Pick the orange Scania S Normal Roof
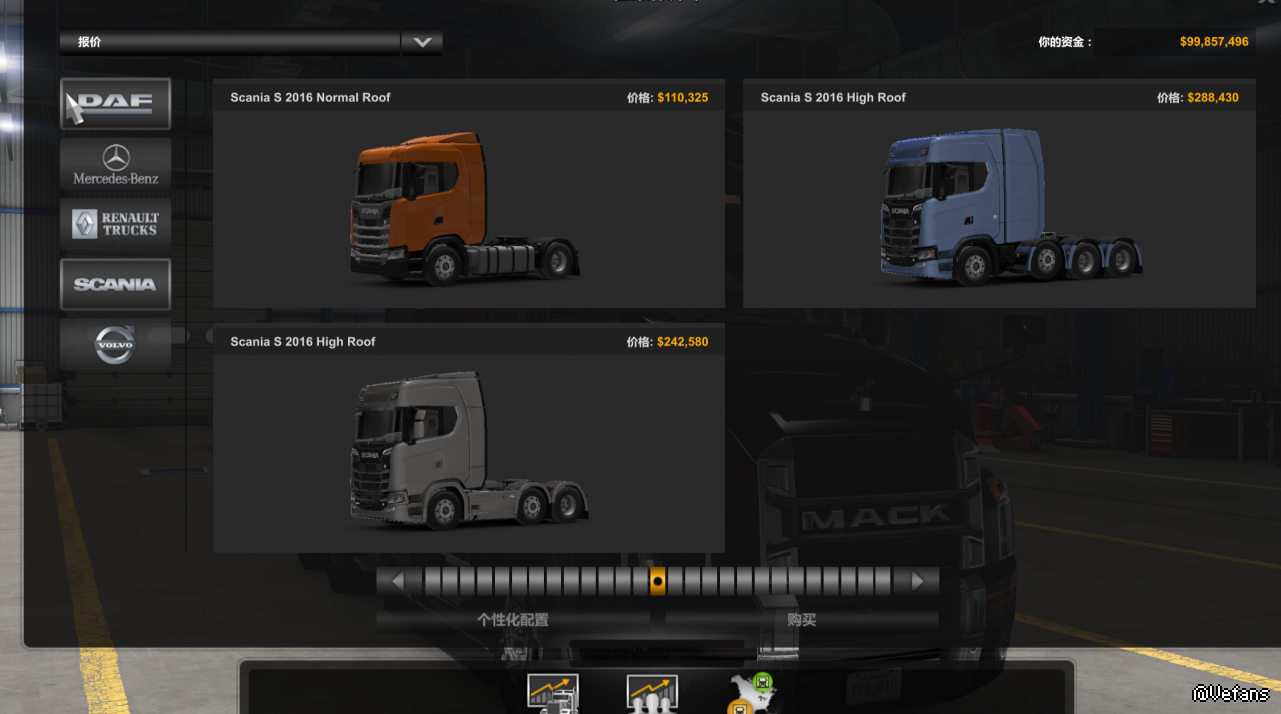This screenshot has width=1281, height=714. point(468,208)
